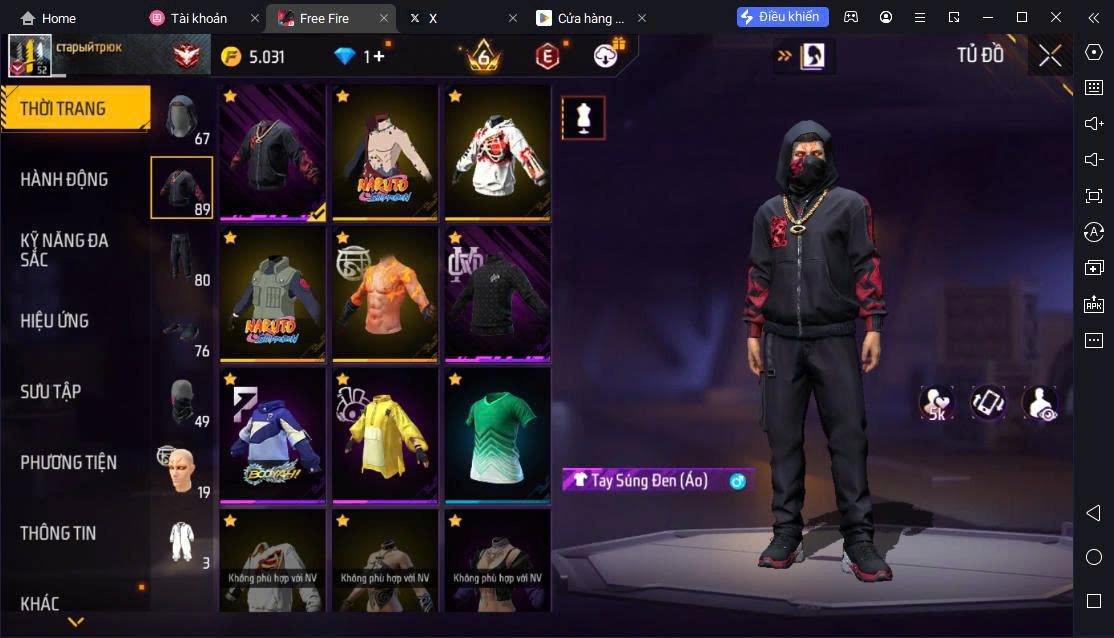Open the Thông Tin section
The width and height of the screenshot is (1114, 638).
pos(59,534)
